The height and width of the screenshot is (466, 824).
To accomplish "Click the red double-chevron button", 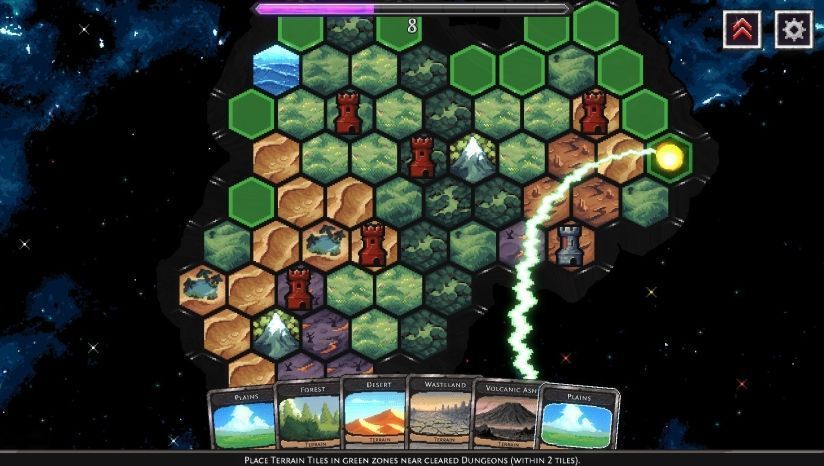I will click(x=742, y=30).
